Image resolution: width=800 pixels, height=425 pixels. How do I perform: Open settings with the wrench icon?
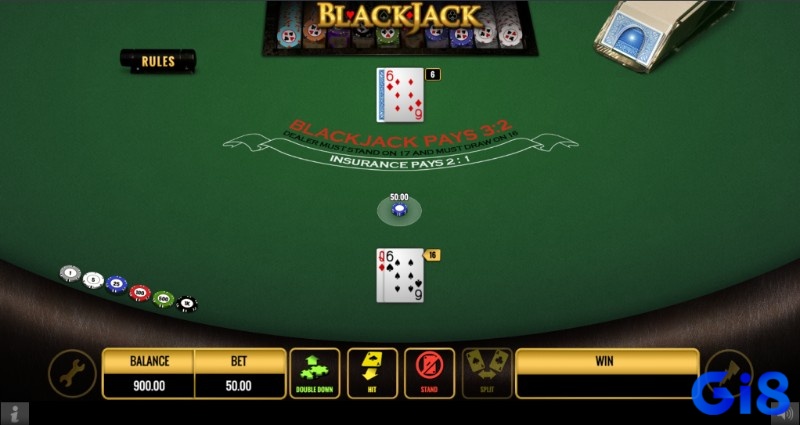(x=72, y=373)
